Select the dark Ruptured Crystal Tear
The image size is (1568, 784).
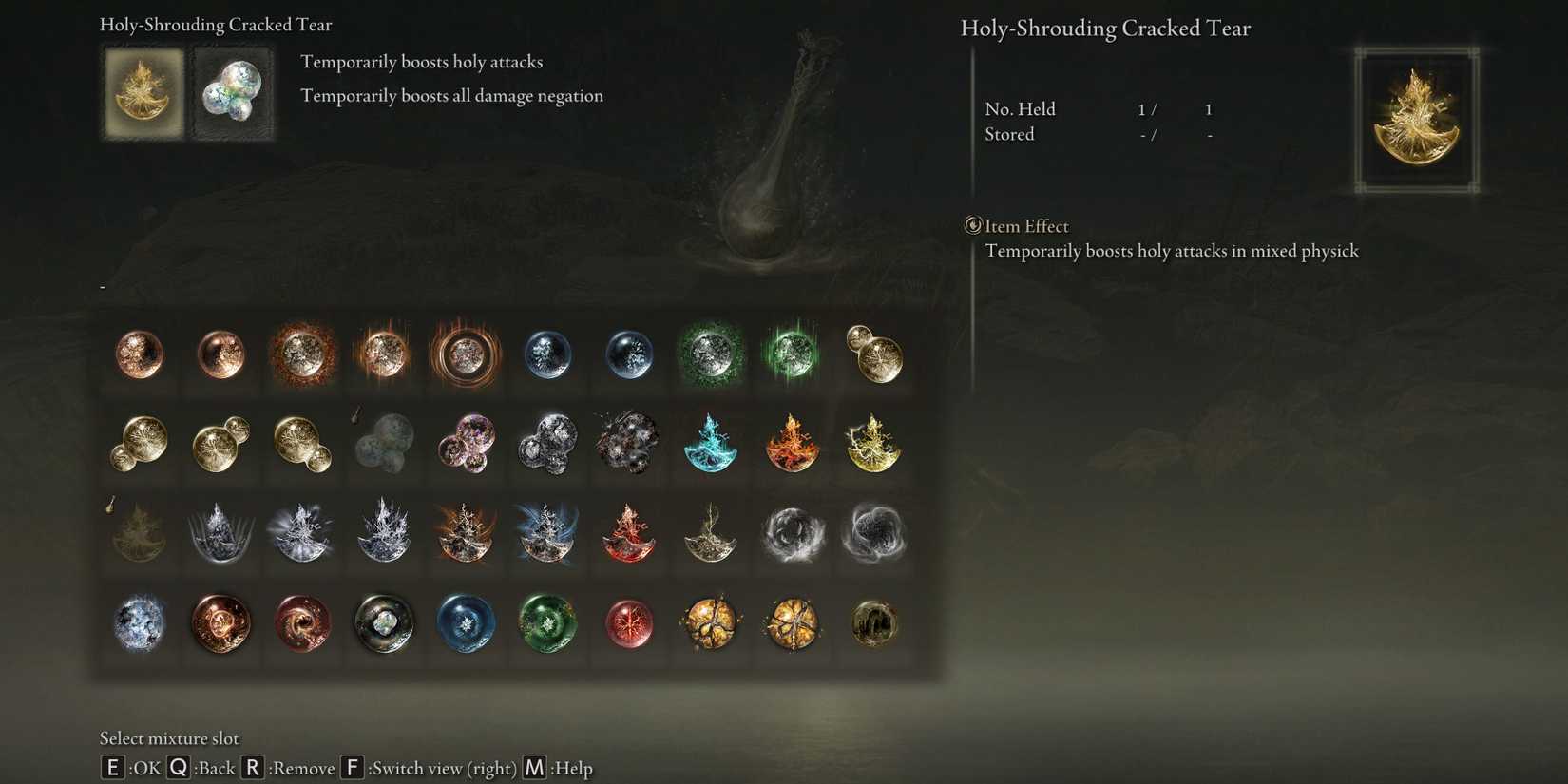click(x=873, y=626)
